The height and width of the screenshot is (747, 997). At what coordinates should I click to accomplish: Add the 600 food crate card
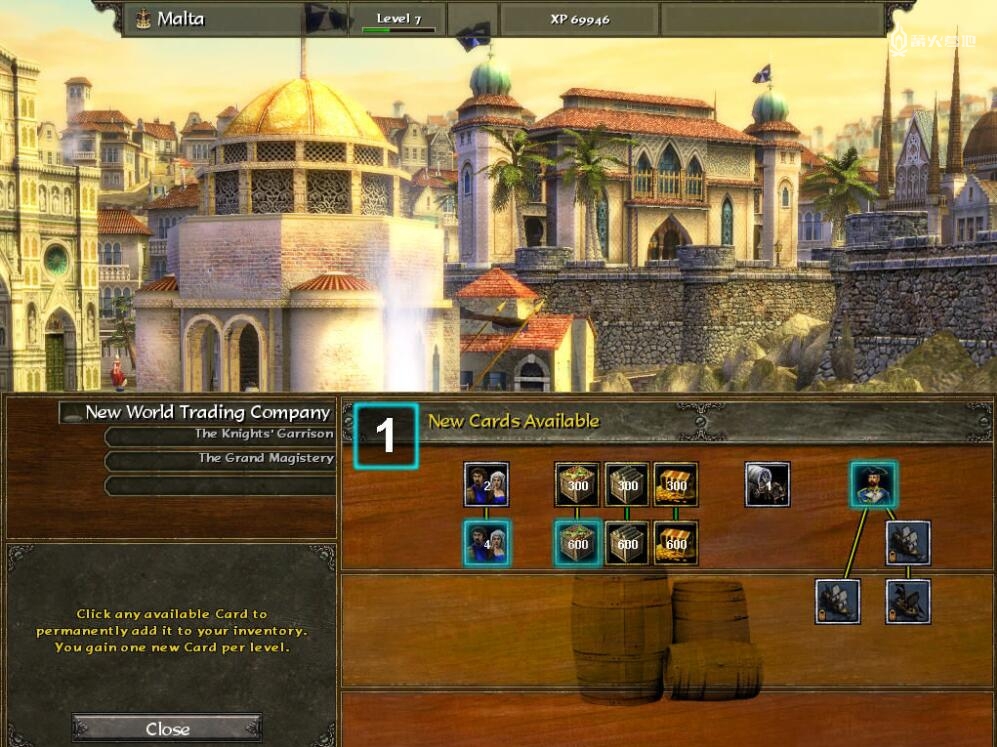[577, 543]
